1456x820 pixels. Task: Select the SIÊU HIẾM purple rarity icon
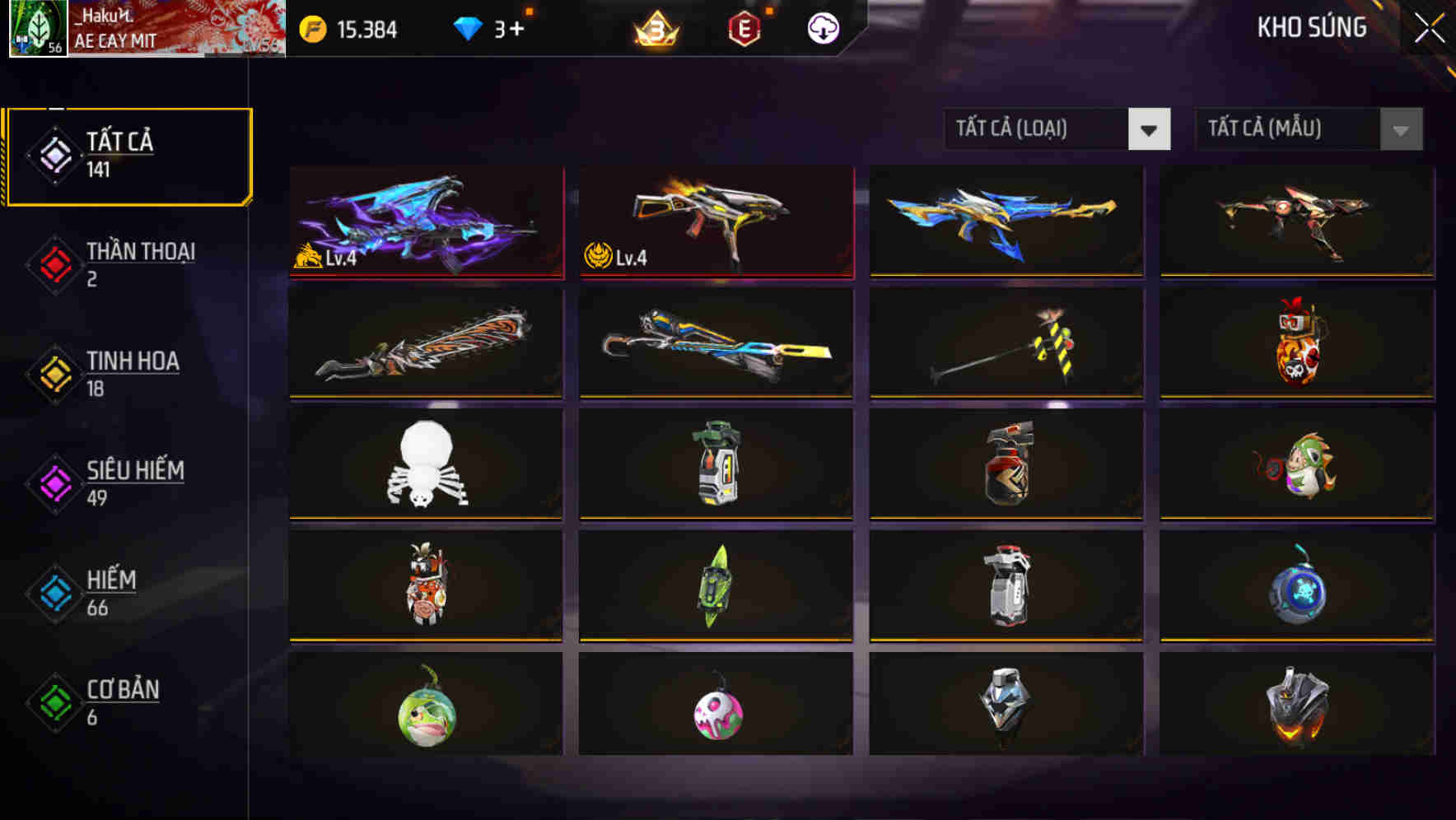(x=54, y=484)
